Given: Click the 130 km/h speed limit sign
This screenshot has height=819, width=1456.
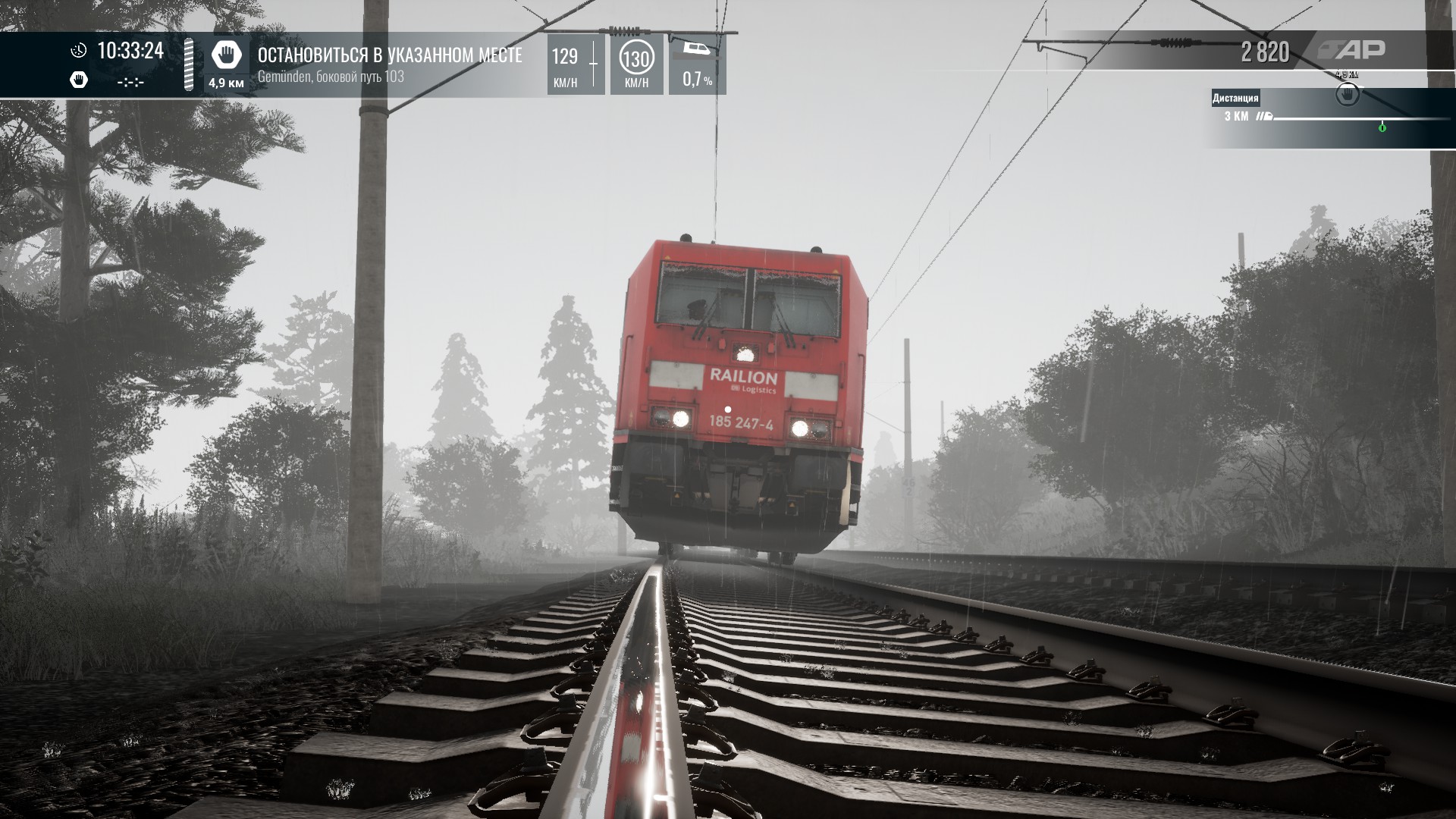Looking at the screenshot, I should point(636,58).
